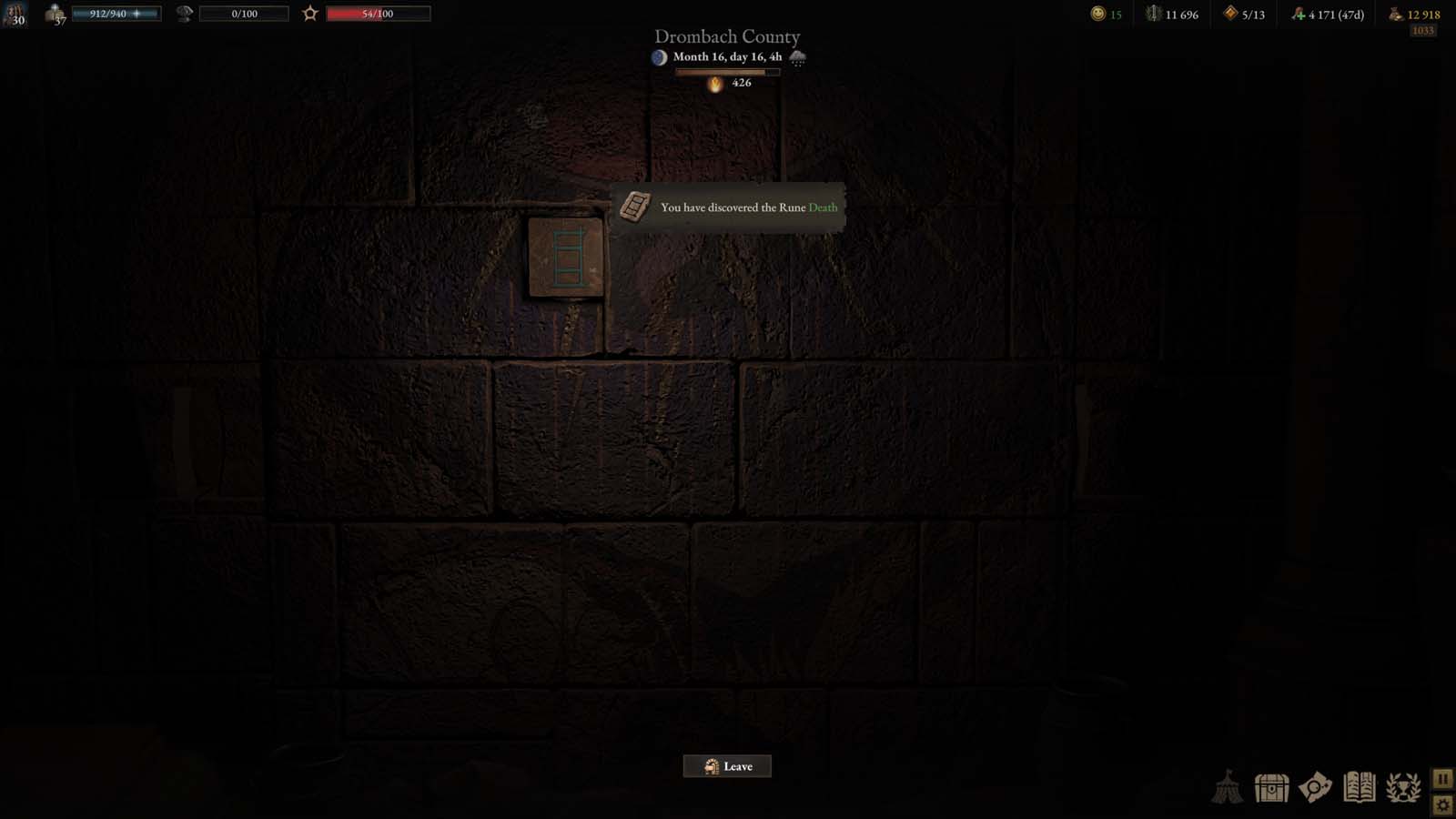Viewport: 1456px width, 819px height.
Task: Select the glowing rune tablet on the wall
Action: (x=566, y=258)
